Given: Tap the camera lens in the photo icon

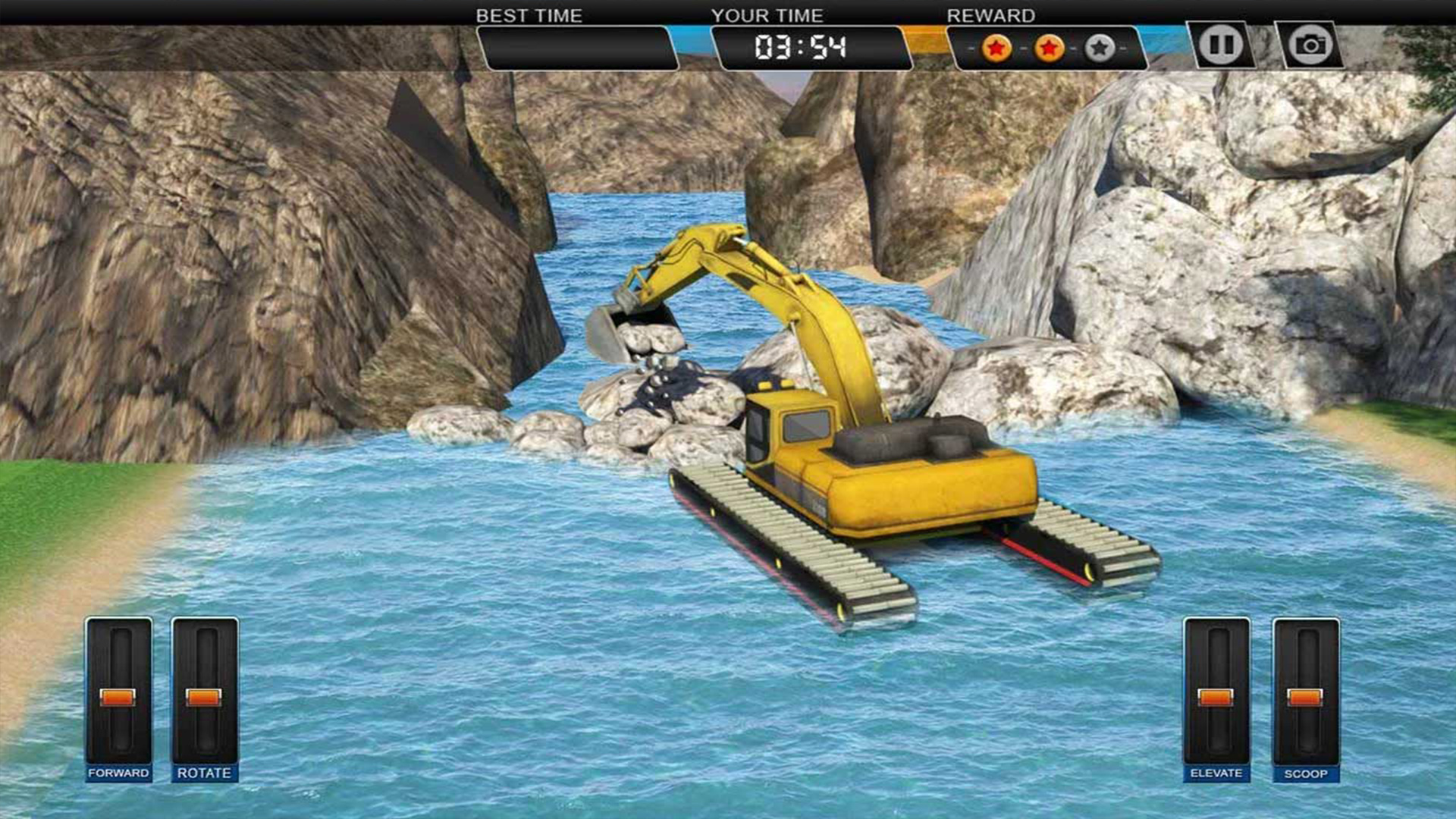Looking at the screenshot, I should tap(1312, 47).
